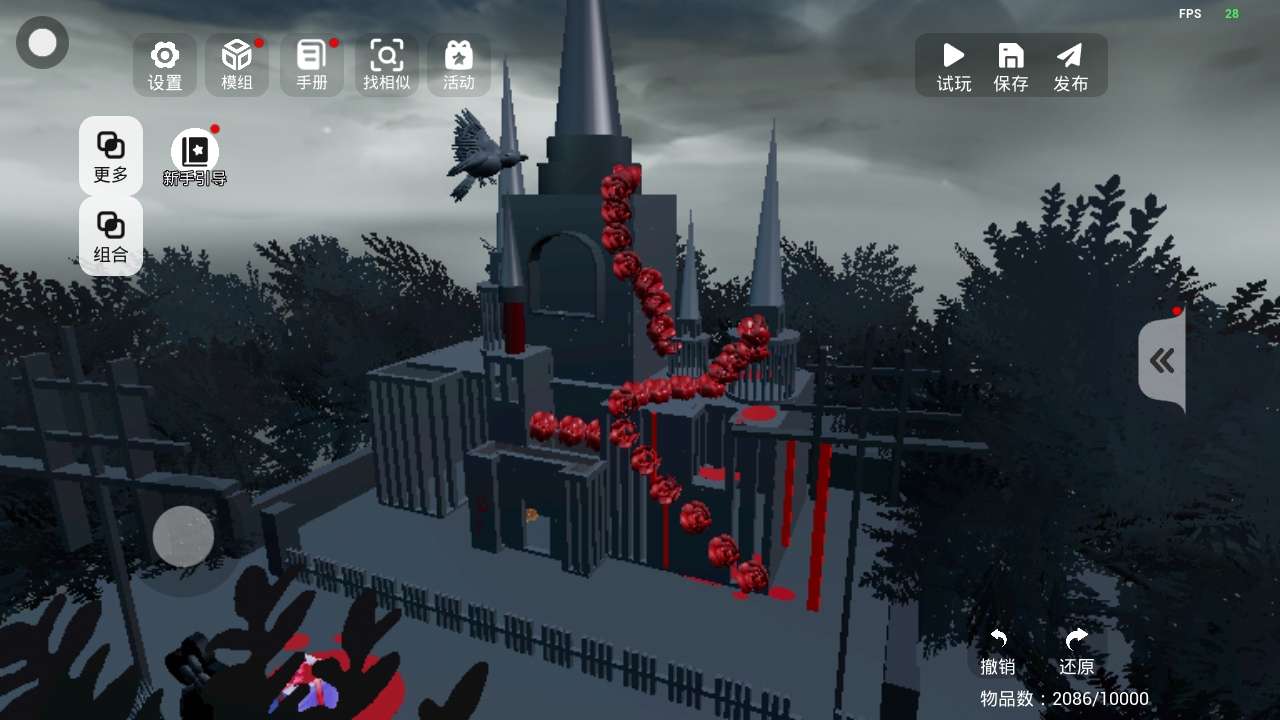
Task: Open the 设置 settings menu
Action: (x=165, y=65)
